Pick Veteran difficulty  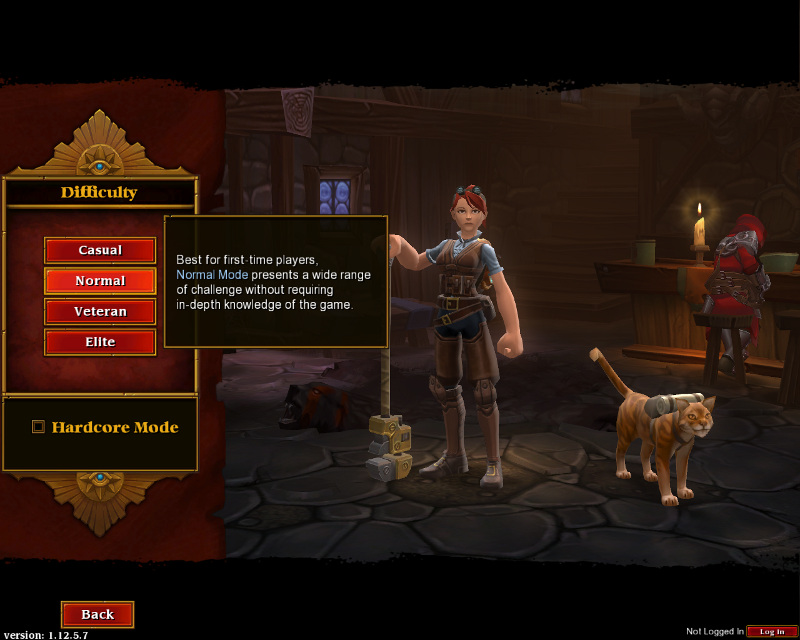[x=100, y=312]
